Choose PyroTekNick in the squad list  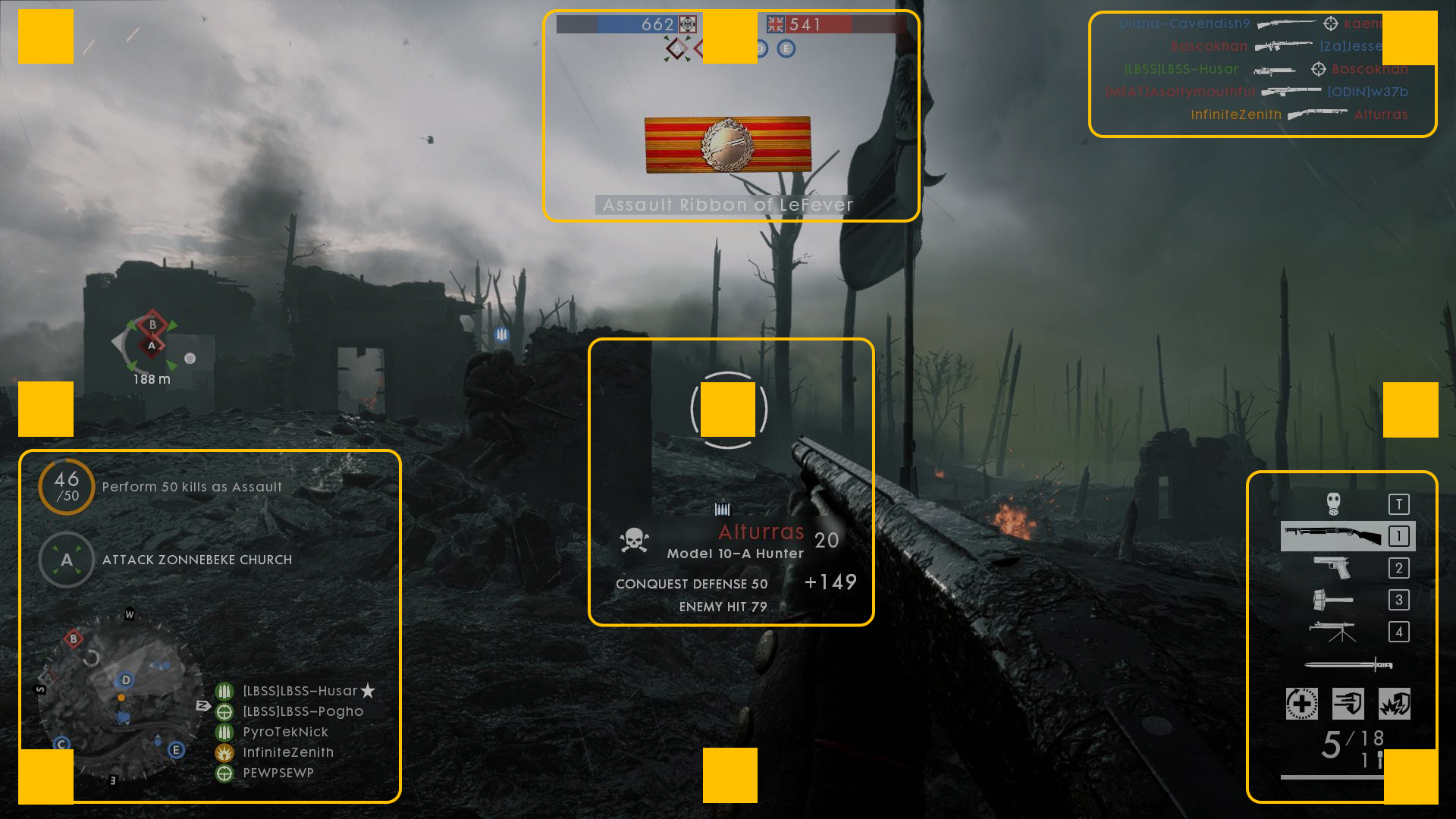(285, 732)
